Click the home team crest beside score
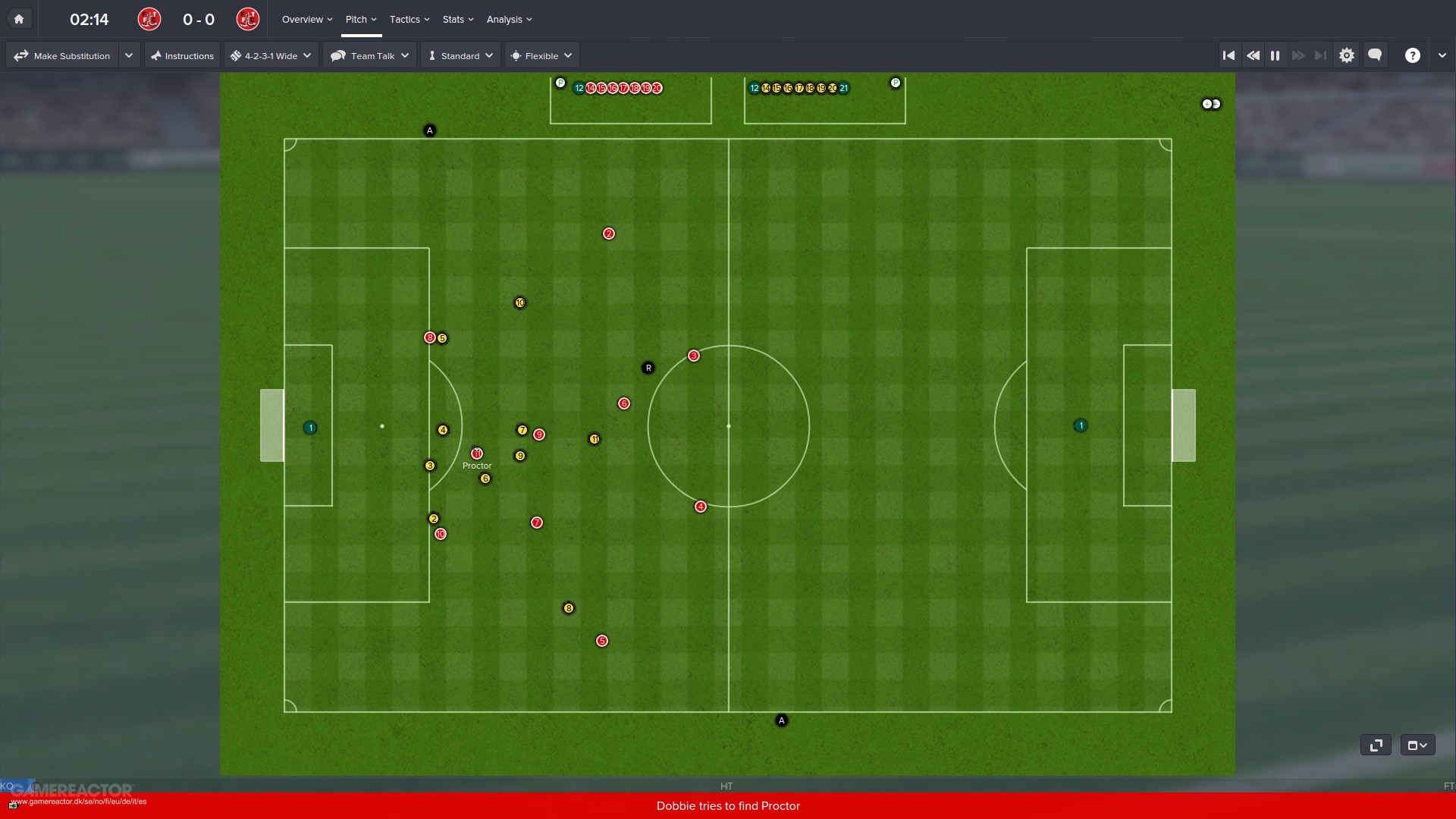The height and width of the screenshot is (819, 1456). coord(149,19)
